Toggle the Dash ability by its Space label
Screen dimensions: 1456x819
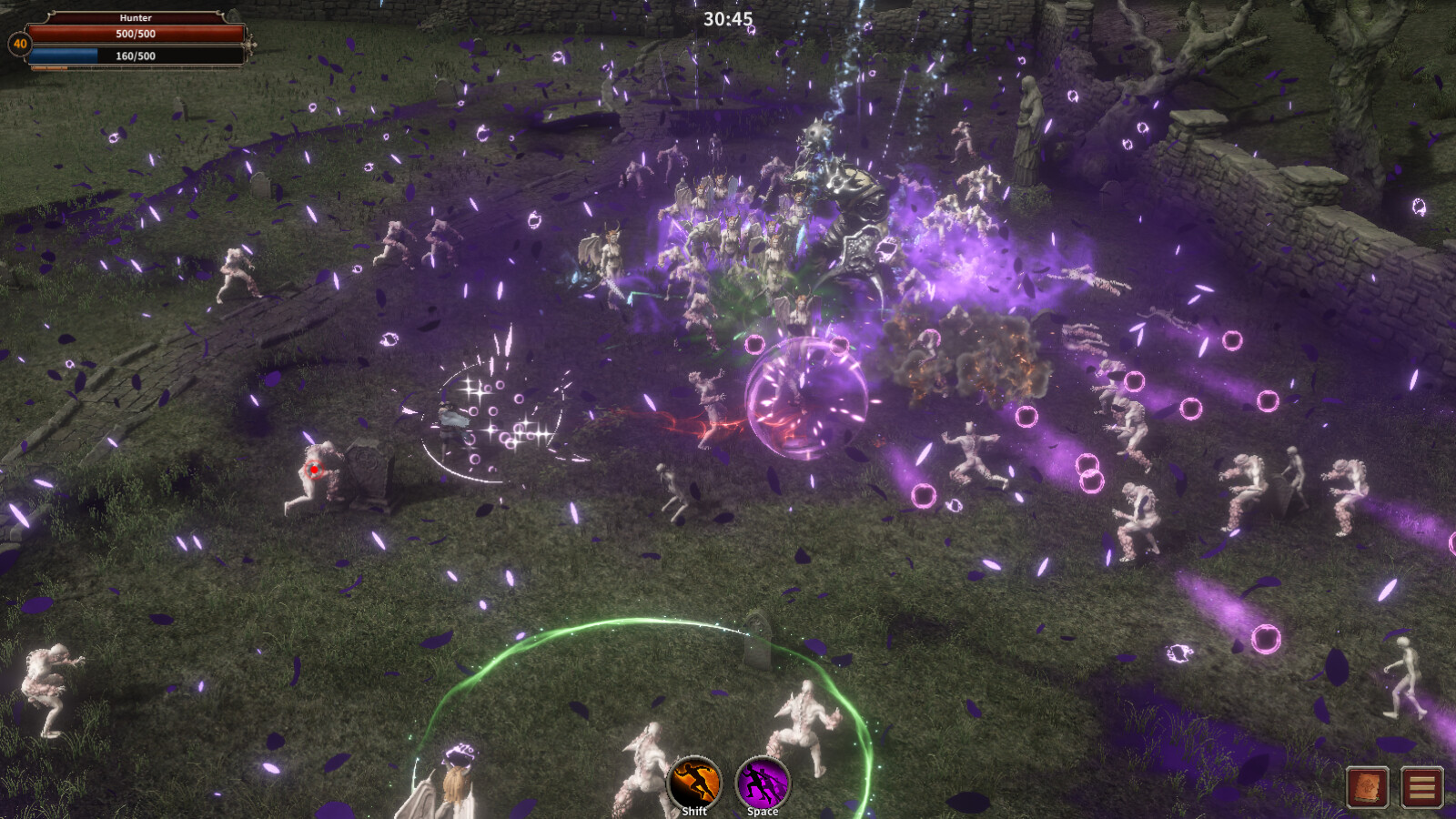click(x=763, y=812)
